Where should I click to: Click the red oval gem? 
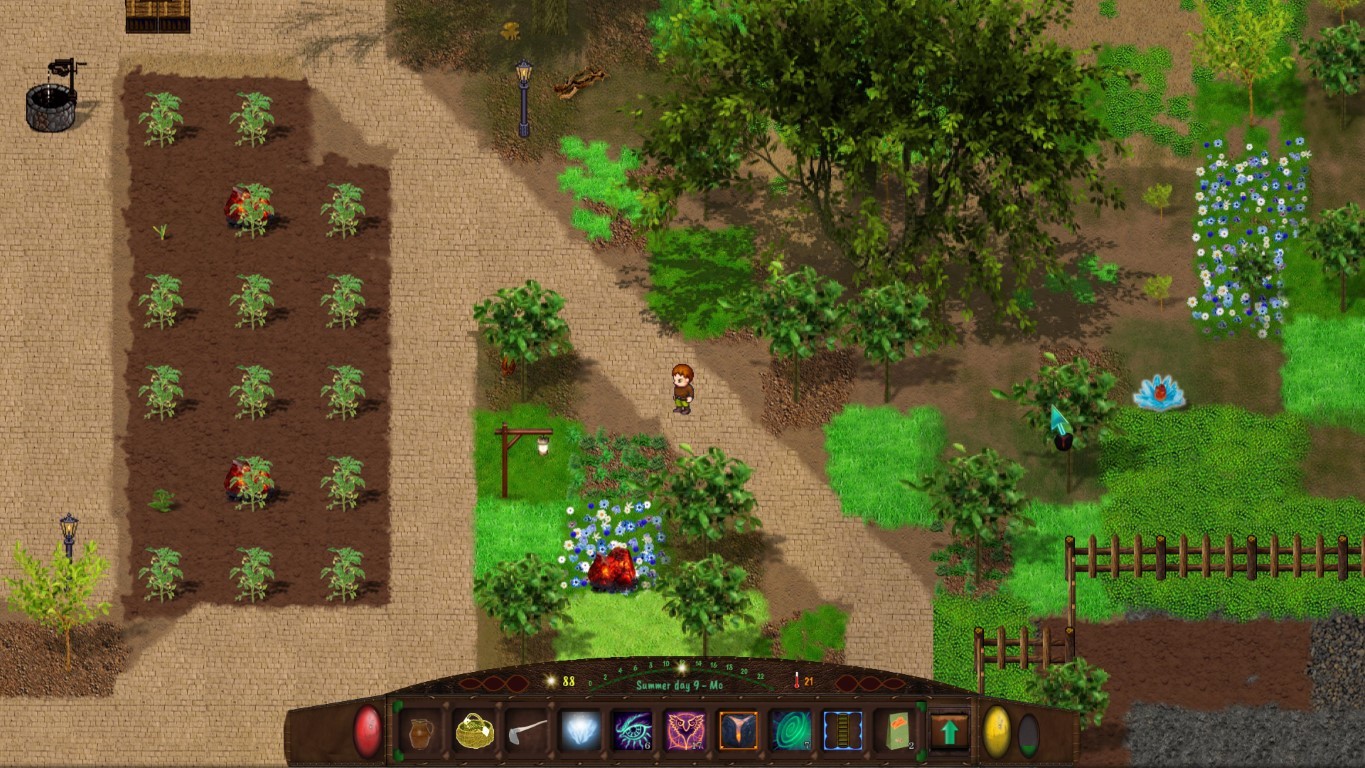(367, 731)
